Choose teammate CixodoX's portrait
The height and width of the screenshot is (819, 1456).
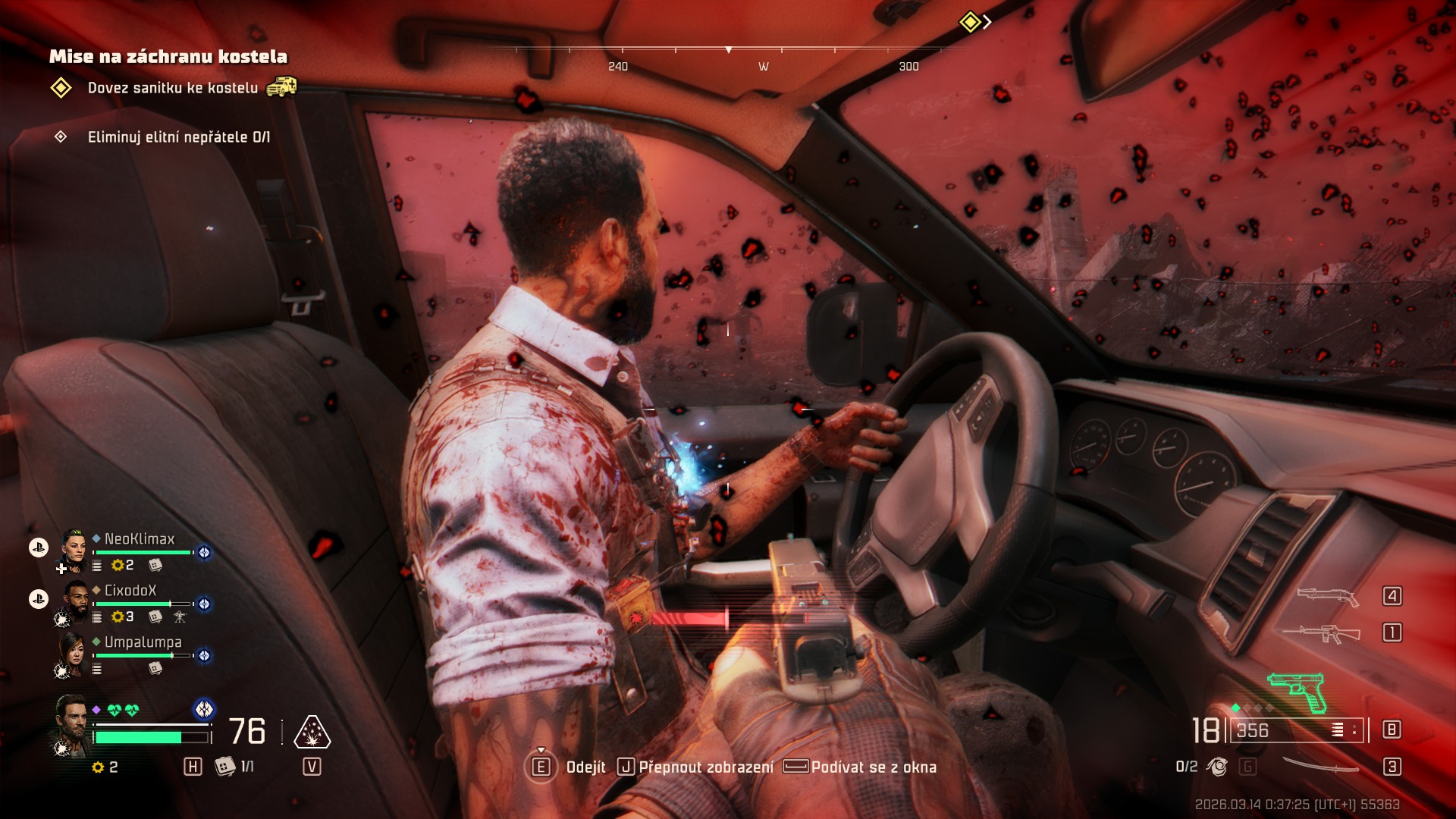pos(75,602)
